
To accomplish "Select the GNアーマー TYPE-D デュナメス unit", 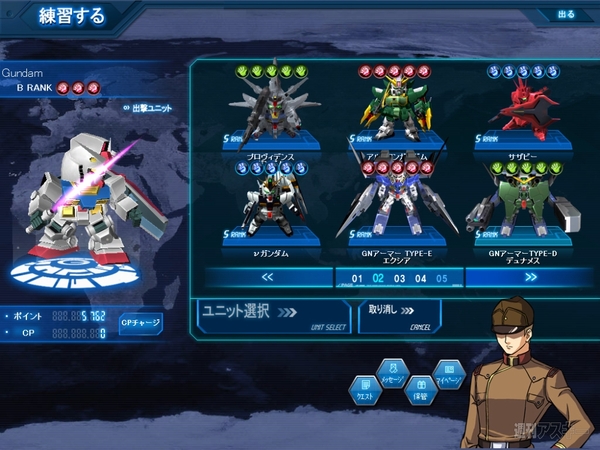I will 523,210.
